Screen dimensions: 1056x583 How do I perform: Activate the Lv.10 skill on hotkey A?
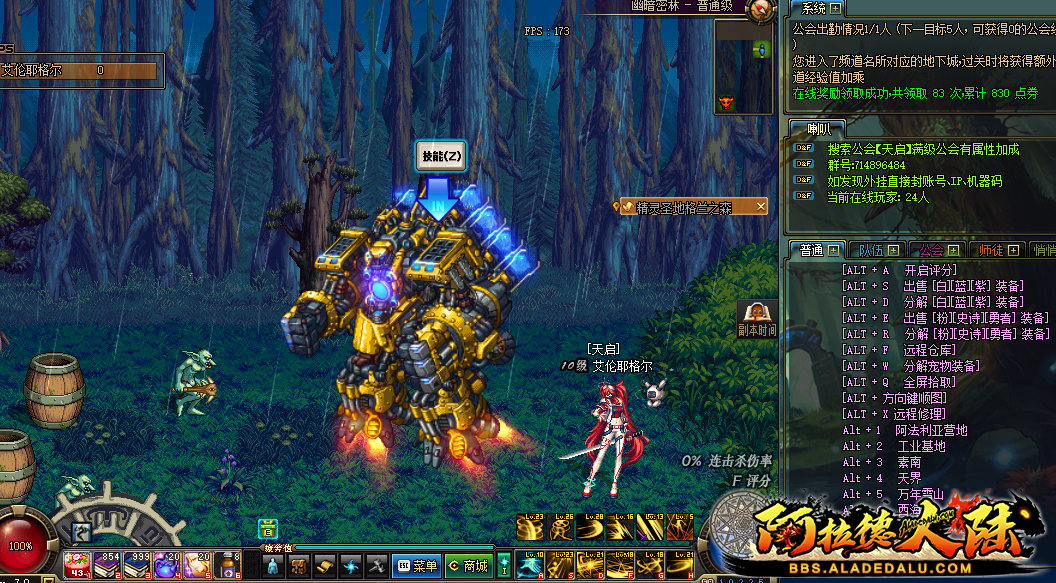[532, 566]
